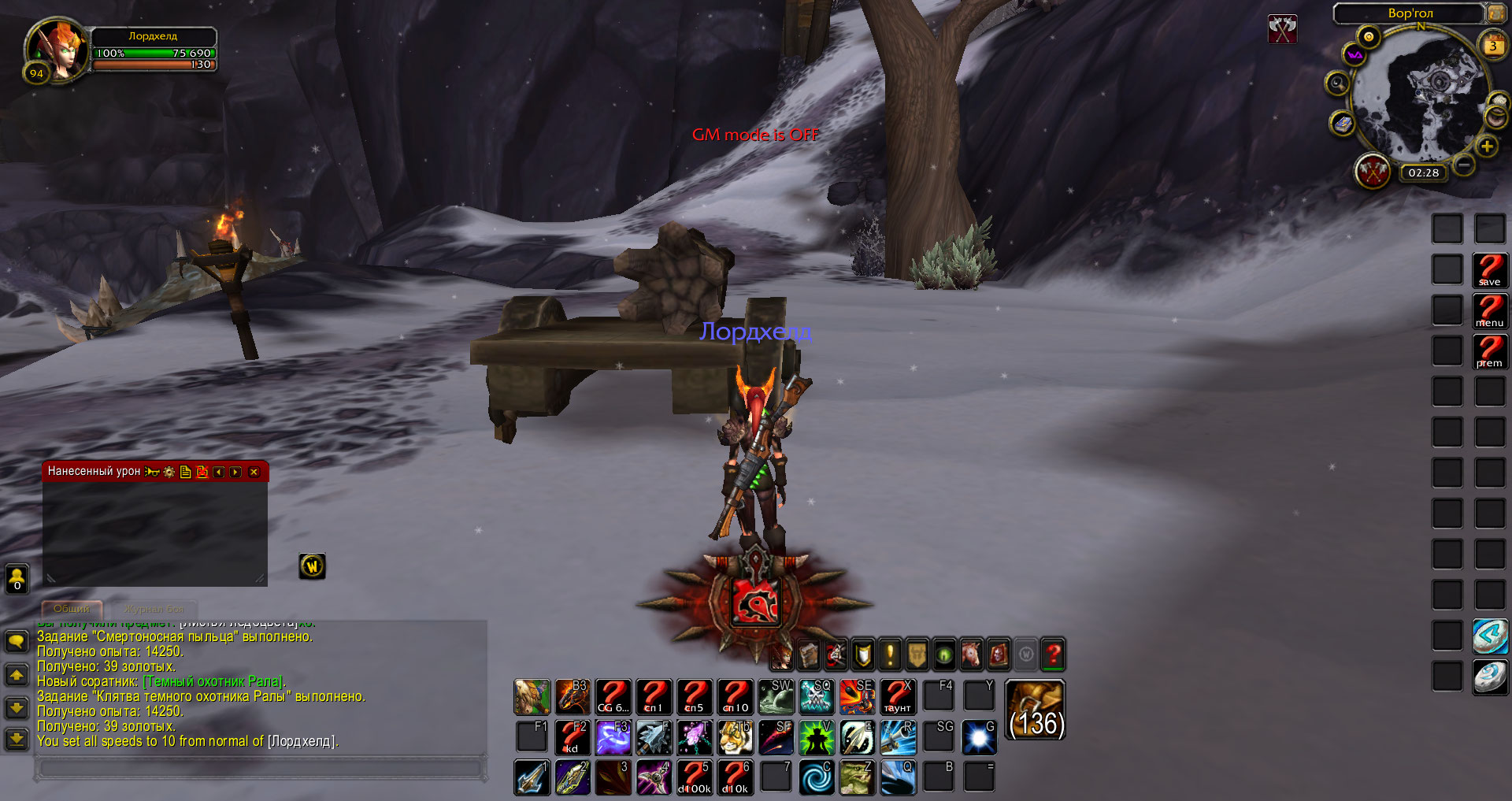Select the Общий chat tab

(72, 609)
